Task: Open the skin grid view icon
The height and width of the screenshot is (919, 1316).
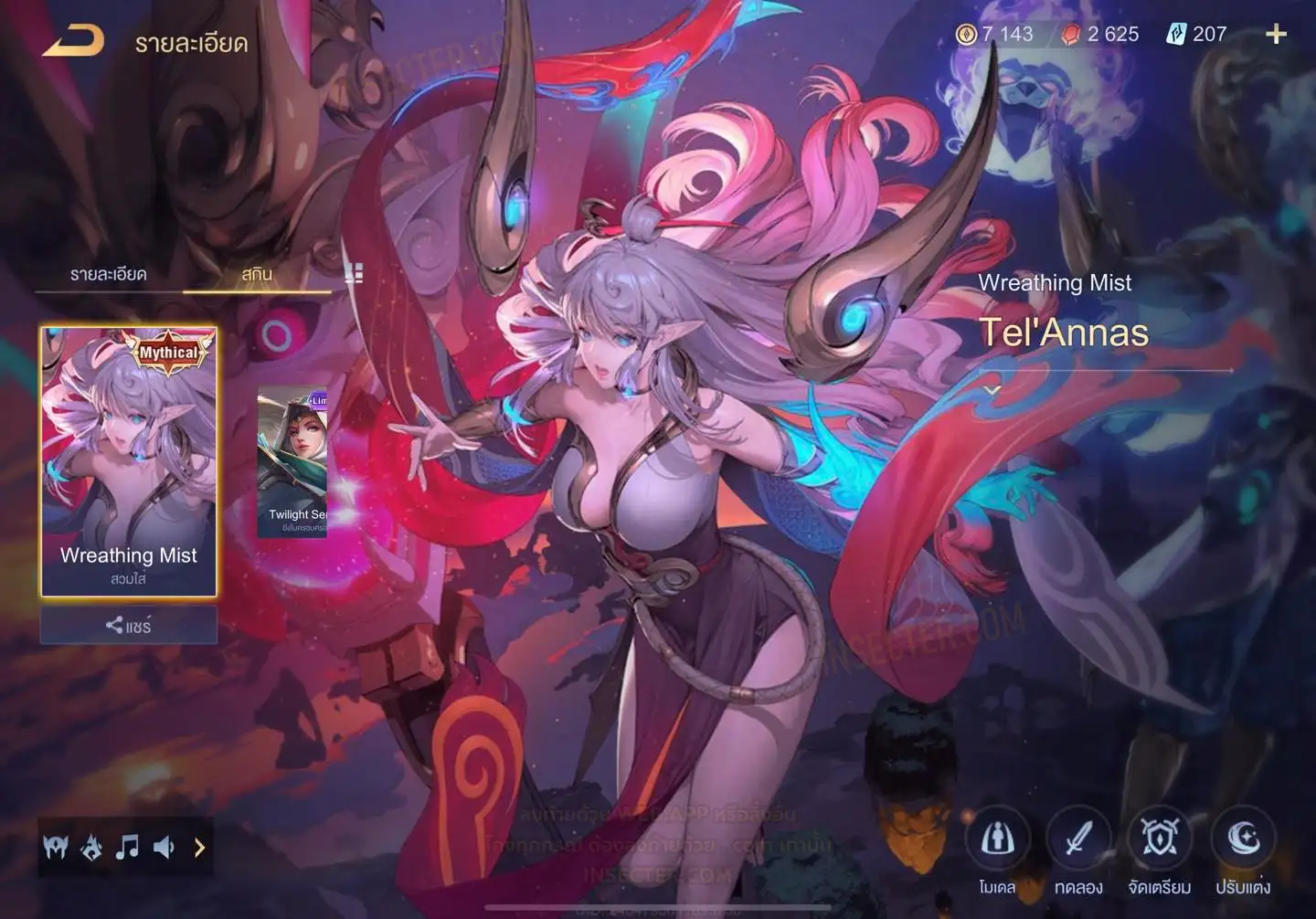Action: point(354,273)
